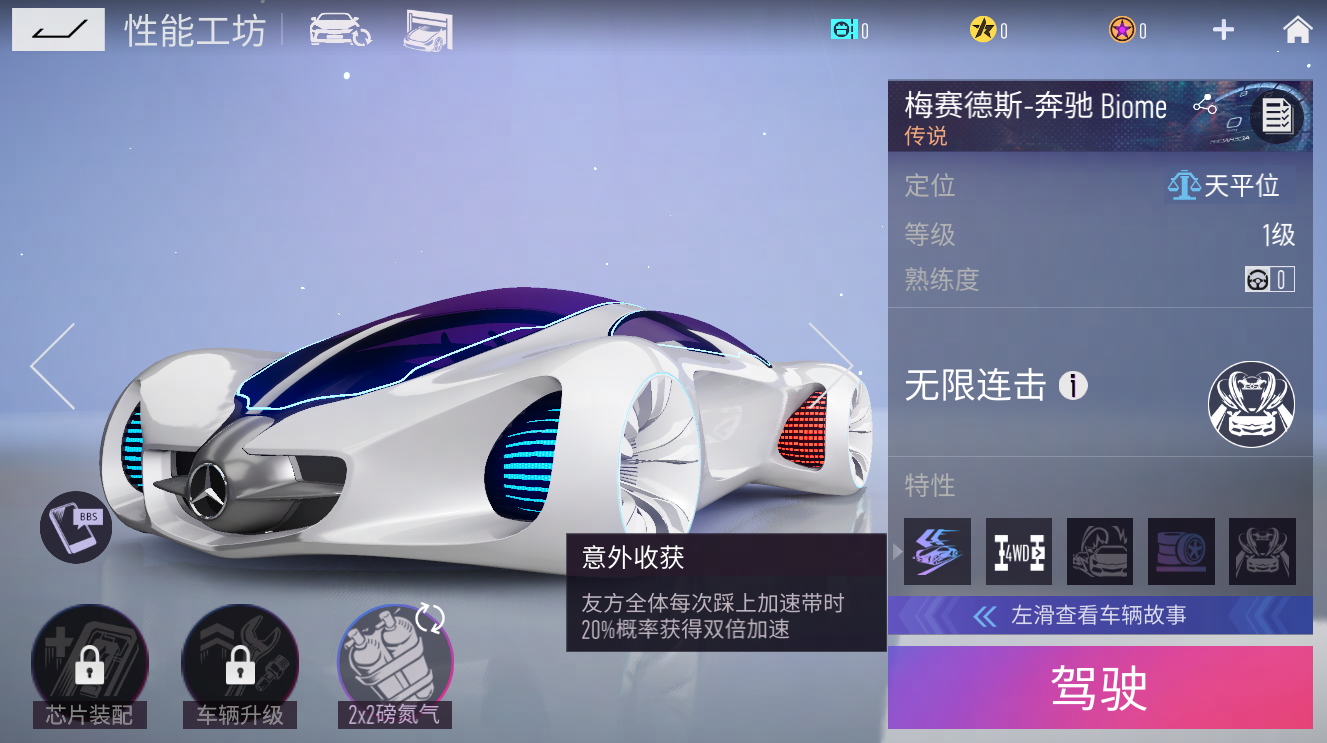The image size is (1327, 743).
Task: Open the 性能工坊 car comparison icon
Action: (340, 30)
